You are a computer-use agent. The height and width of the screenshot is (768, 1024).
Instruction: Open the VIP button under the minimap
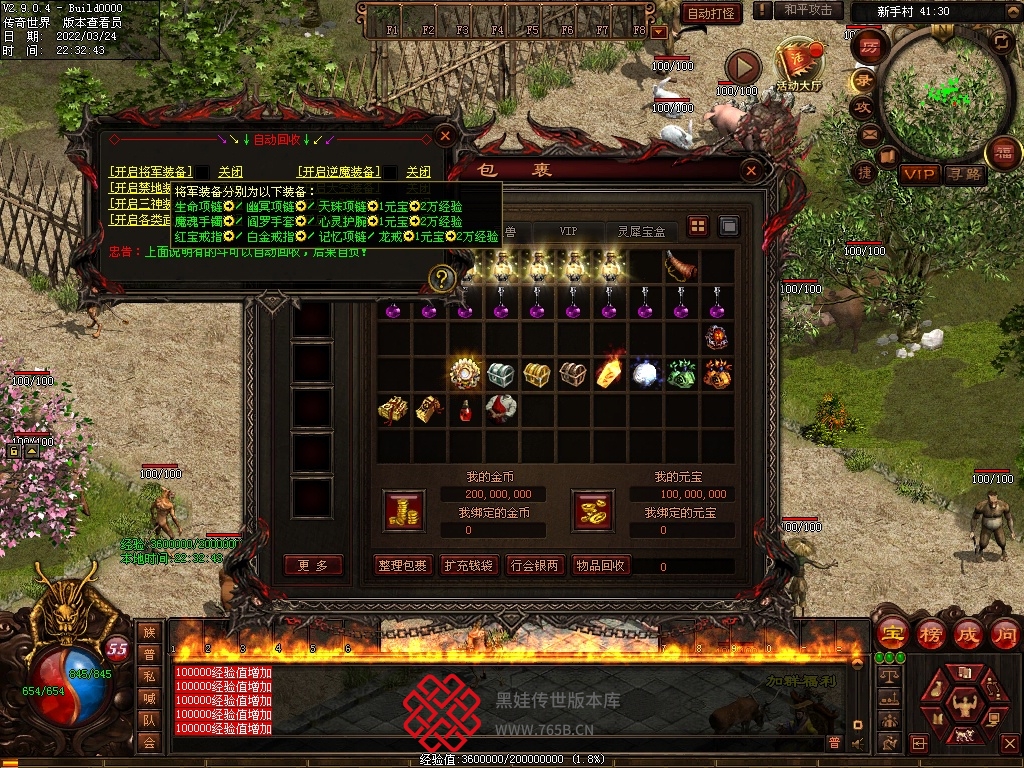point(918,174)
